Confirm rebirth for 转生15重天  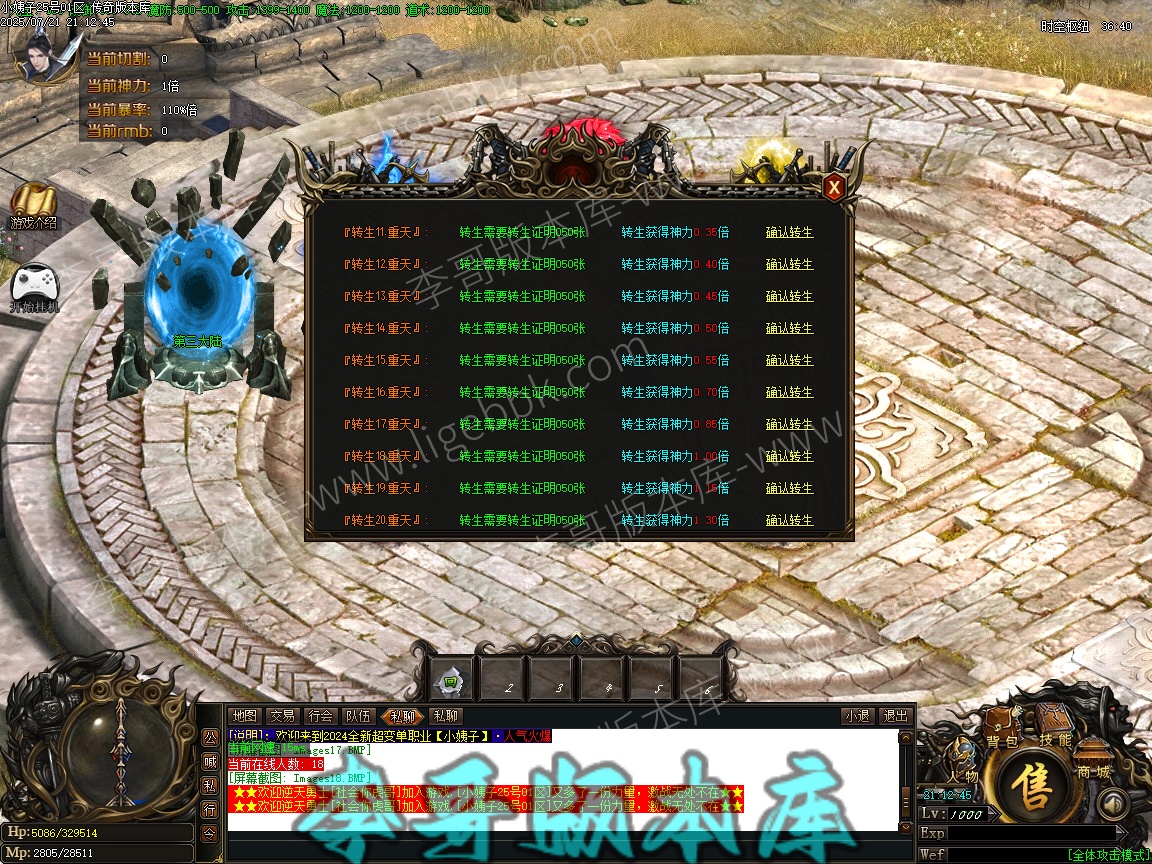(x=789, y=360)
